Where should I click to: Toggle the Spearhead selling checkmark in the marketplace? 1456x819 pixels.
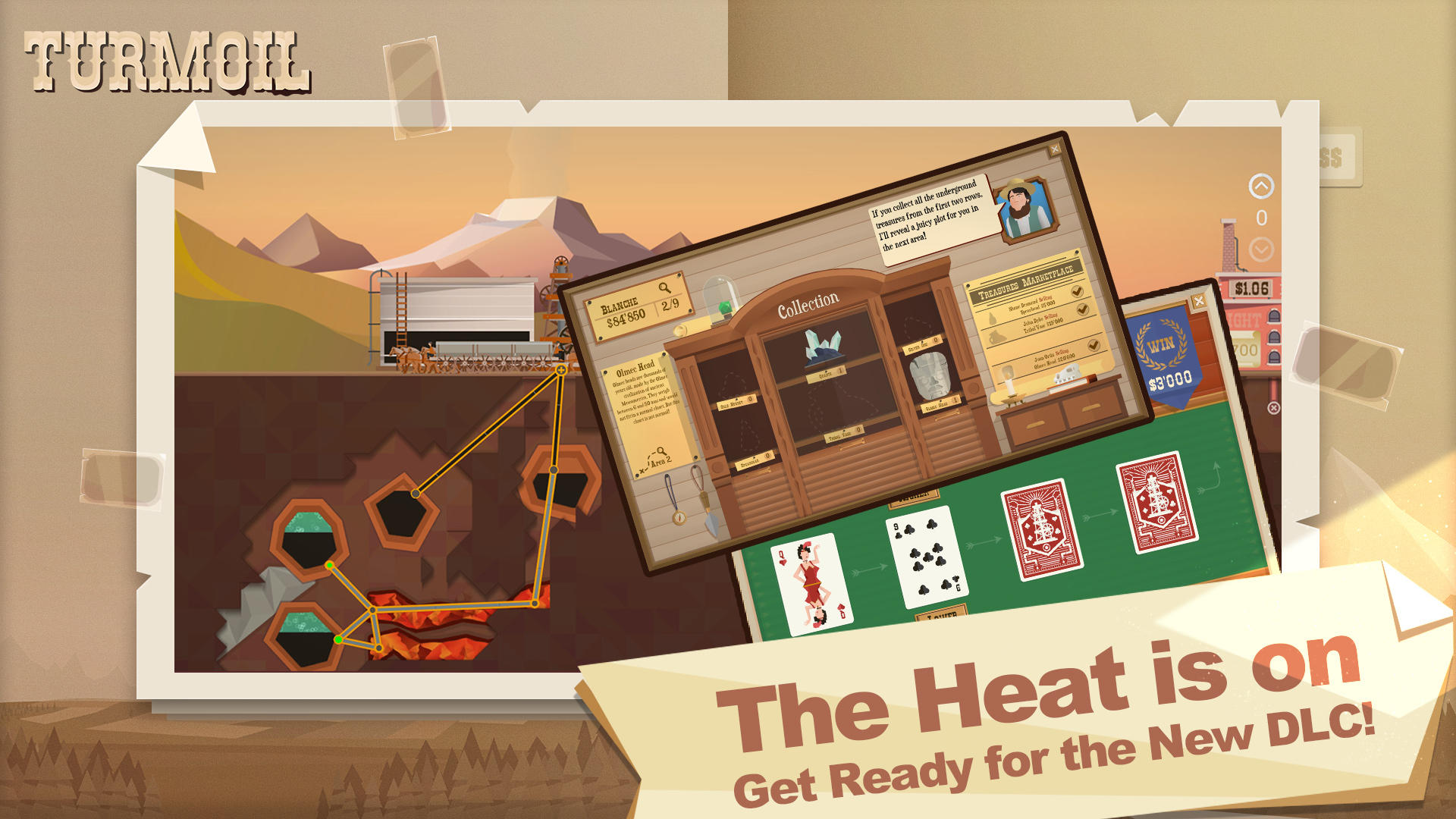[1077, 290]
